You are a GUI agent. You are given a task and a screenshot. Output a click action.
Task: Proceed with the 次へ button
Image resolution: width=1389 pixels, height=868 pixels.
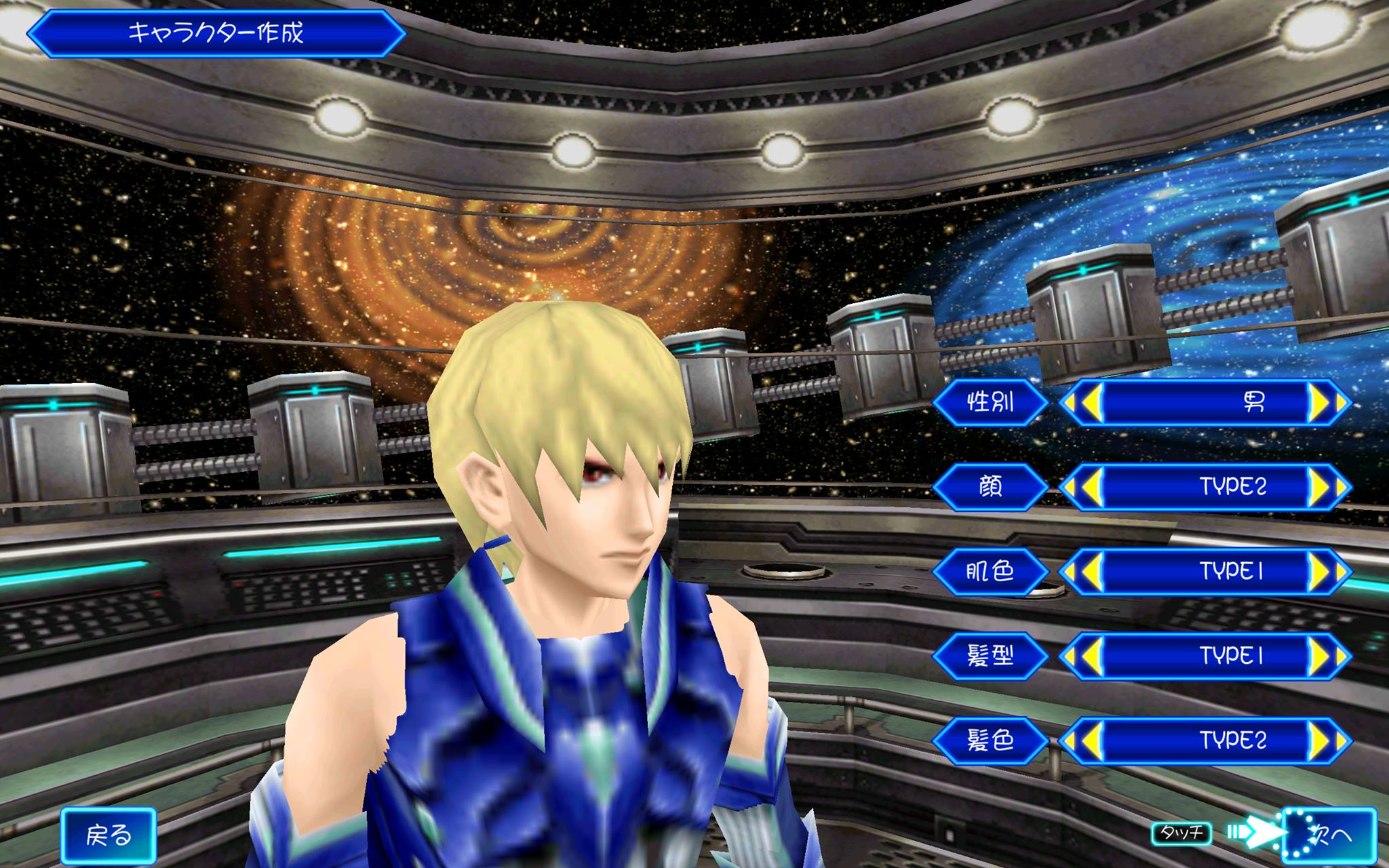1331,835
